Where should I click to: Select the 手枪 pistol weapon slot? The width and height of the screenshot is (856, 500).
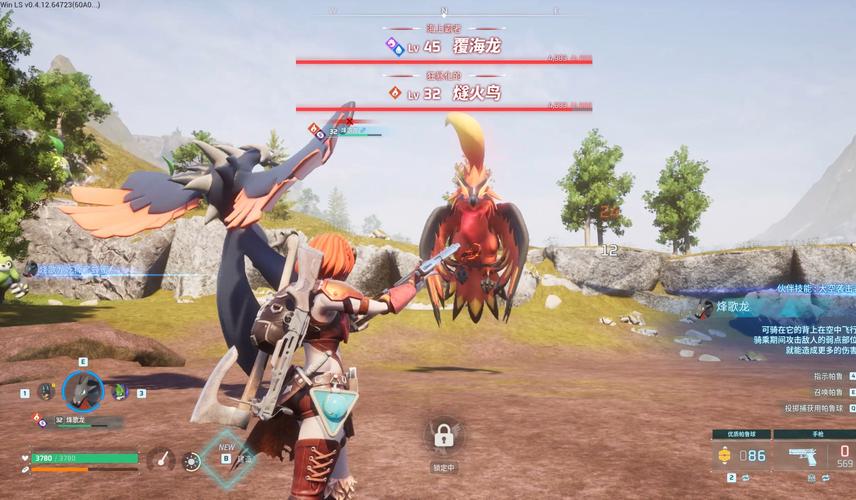click(811, 456)
